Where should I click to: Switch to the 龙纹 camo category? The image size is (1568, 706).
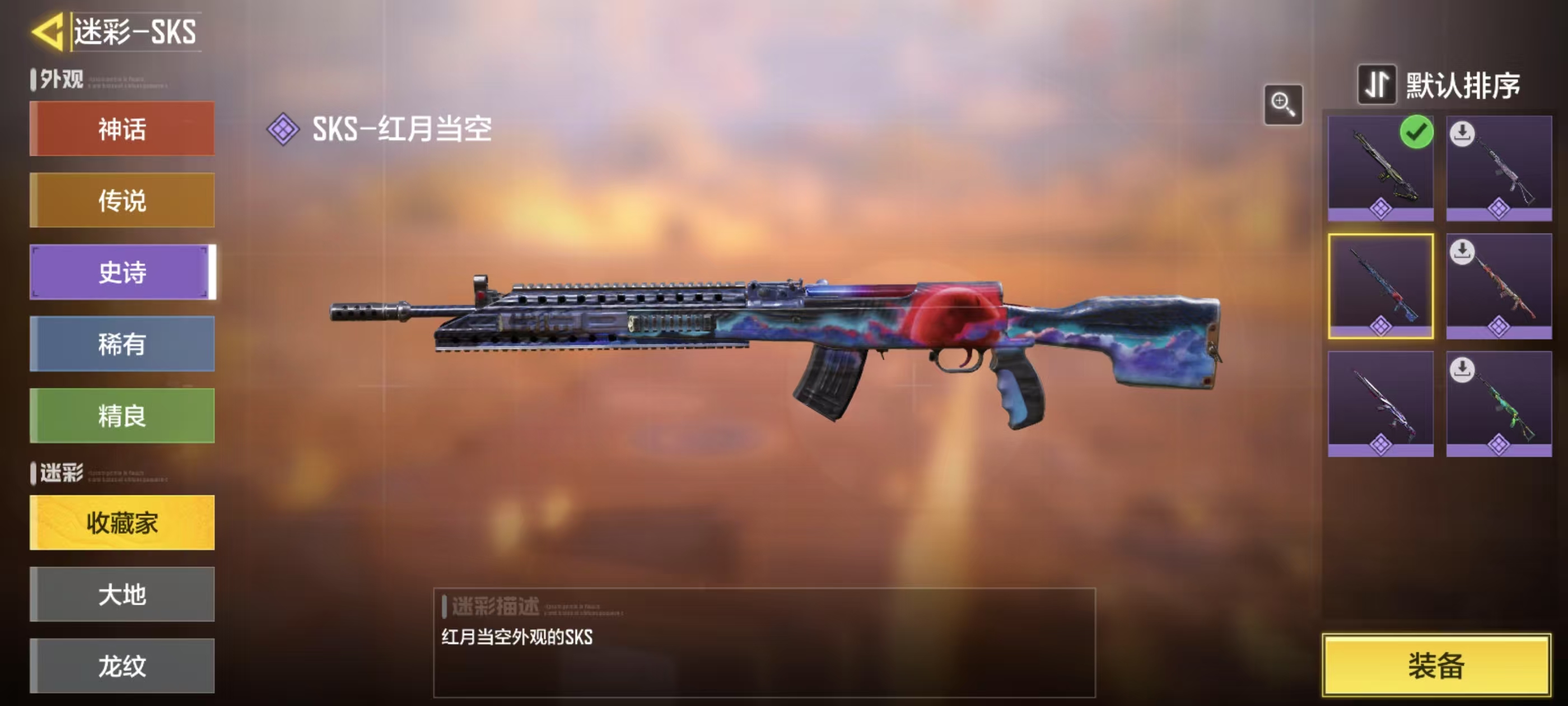tap(122, 665)
